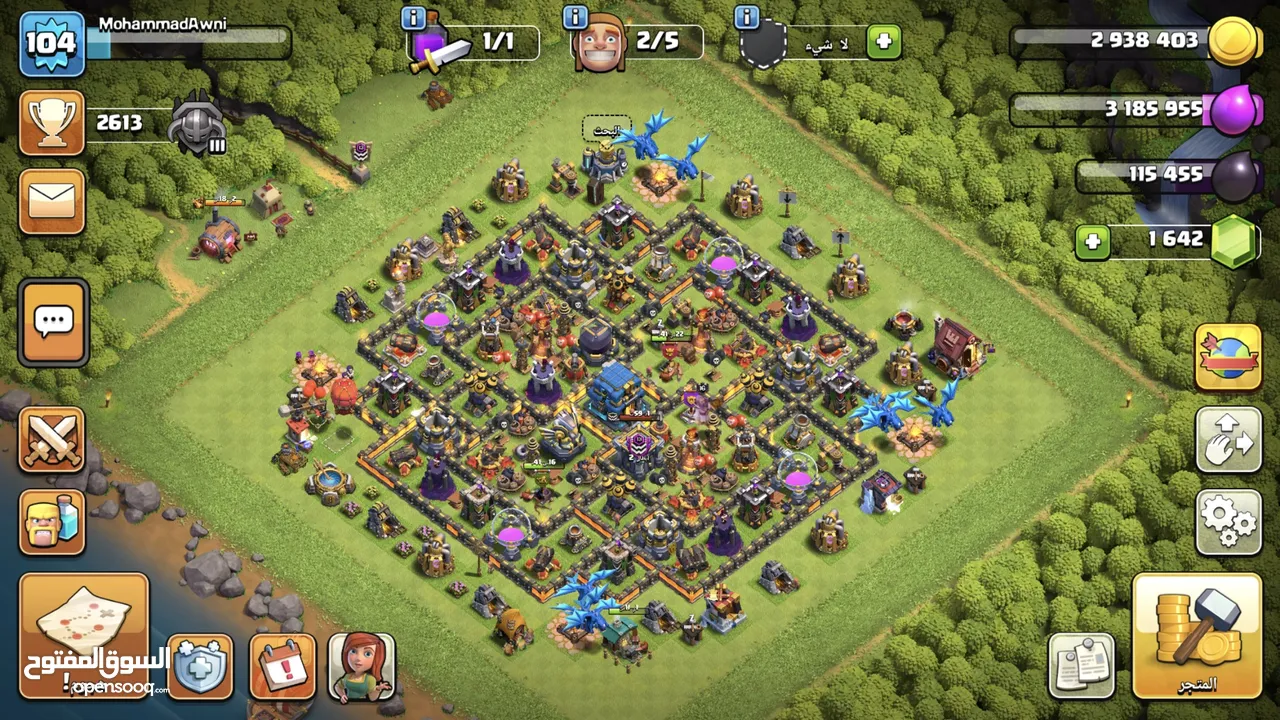Open the Settings gears button
Viewport: 1280px width, 720px height.
tap(1228, 520)
